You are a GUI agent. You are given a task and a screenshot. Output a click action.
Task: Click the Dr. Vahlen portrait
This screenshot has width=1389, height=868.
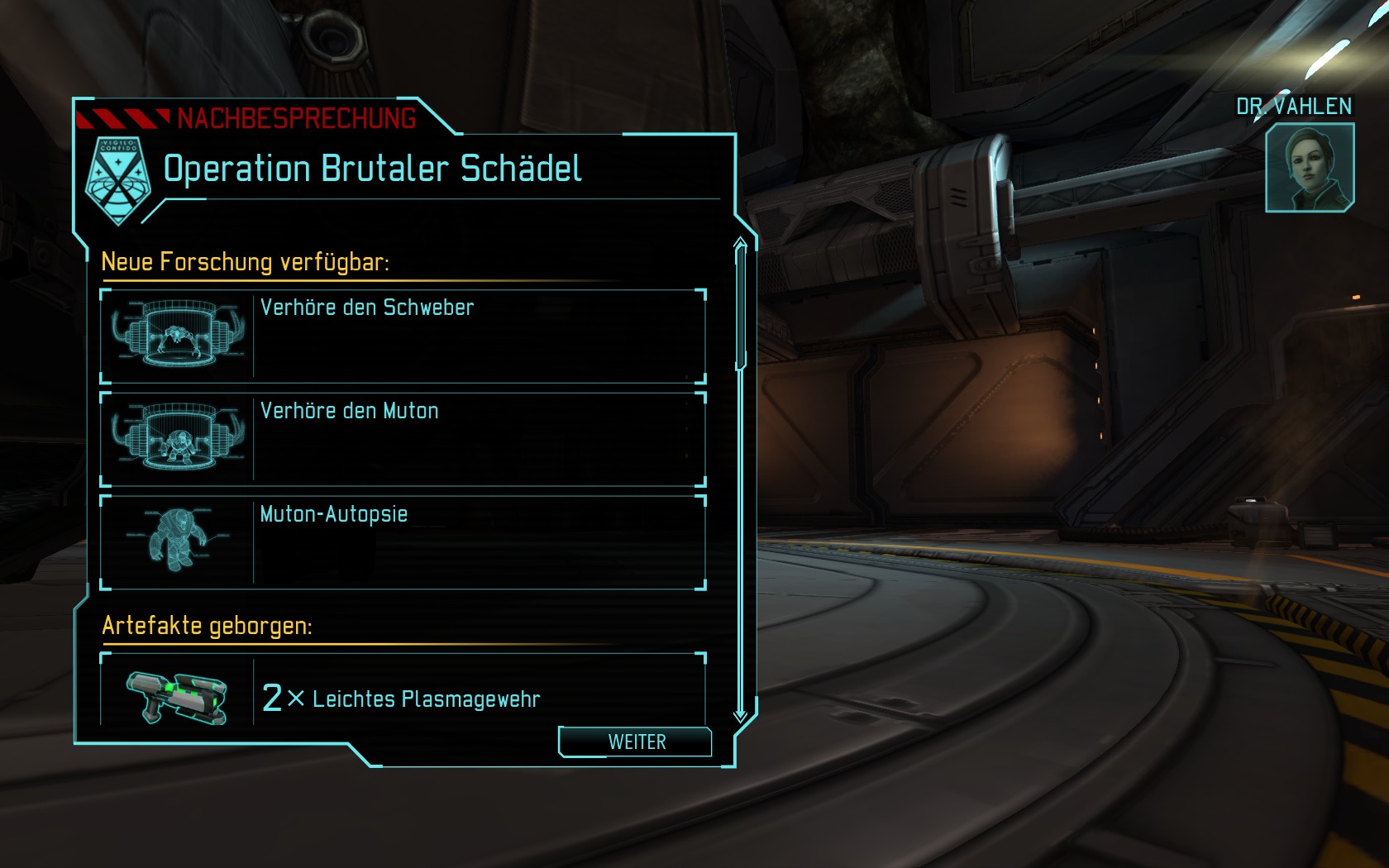[x=1310, y=168]
